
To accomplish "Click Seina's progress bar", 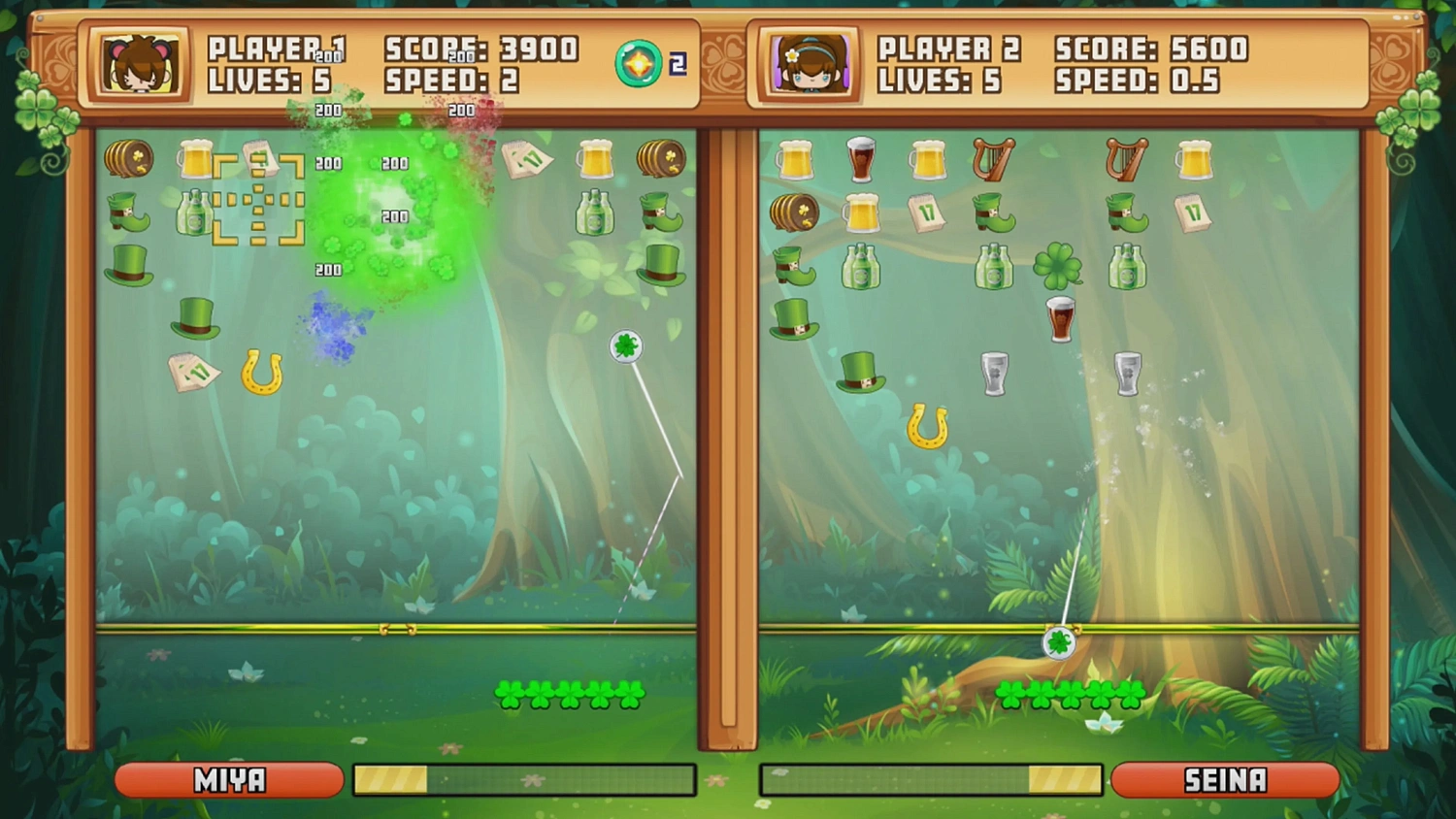I will point(930,777).
